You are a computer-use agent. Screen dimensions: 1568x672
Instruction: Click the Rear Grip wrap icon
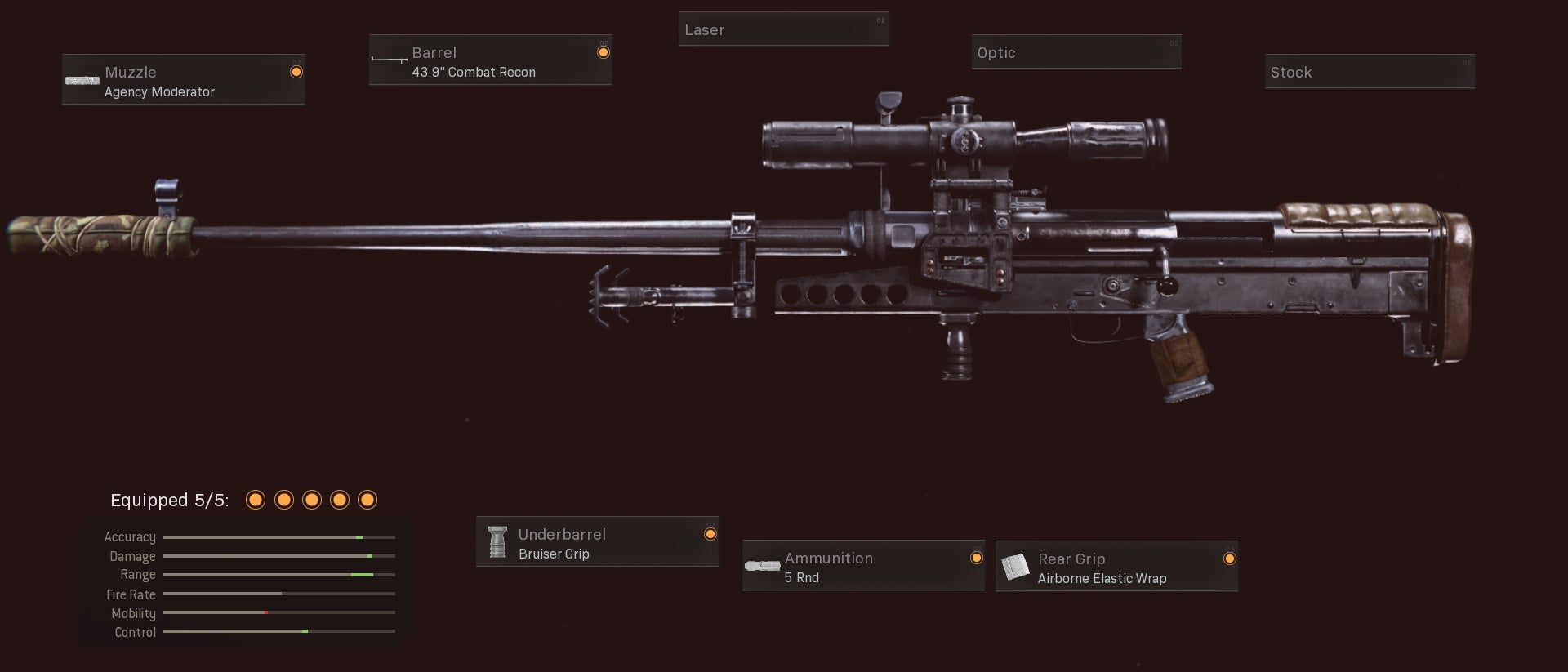[1017, 565]
